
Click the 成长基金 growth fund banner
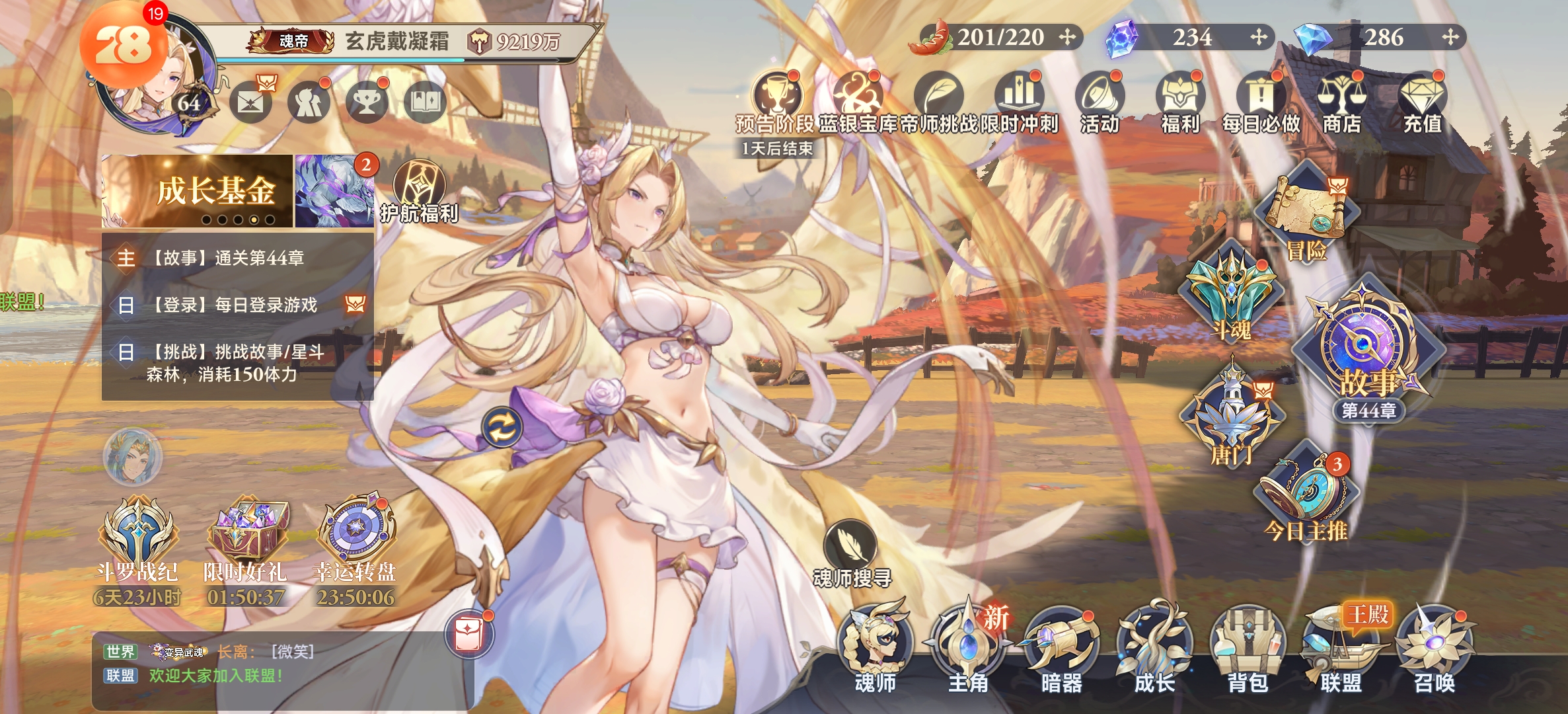click(197, 191)
